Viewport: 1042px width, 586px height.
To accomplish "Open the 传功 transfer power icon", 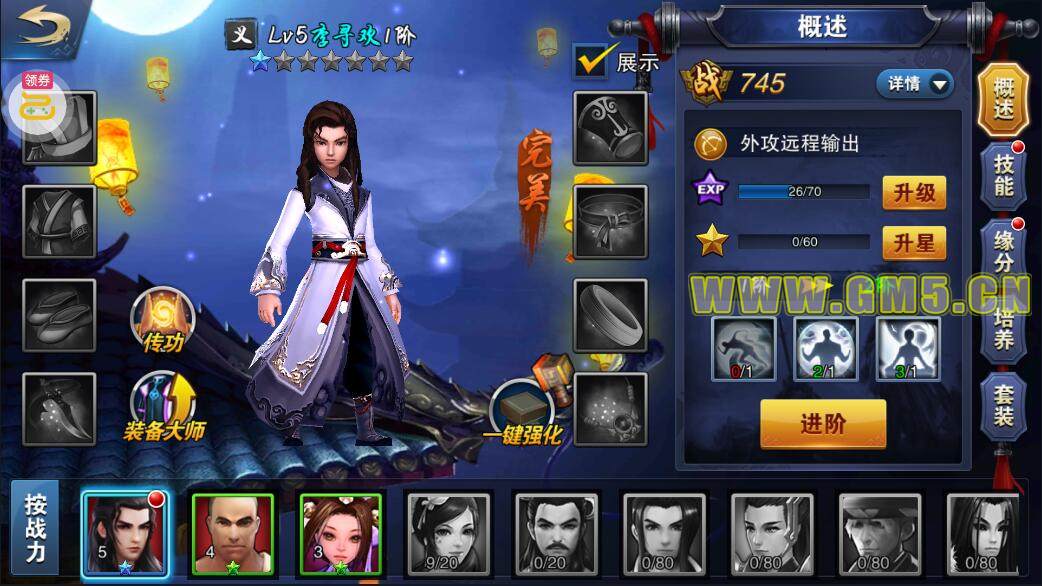I will coord(162,320).
